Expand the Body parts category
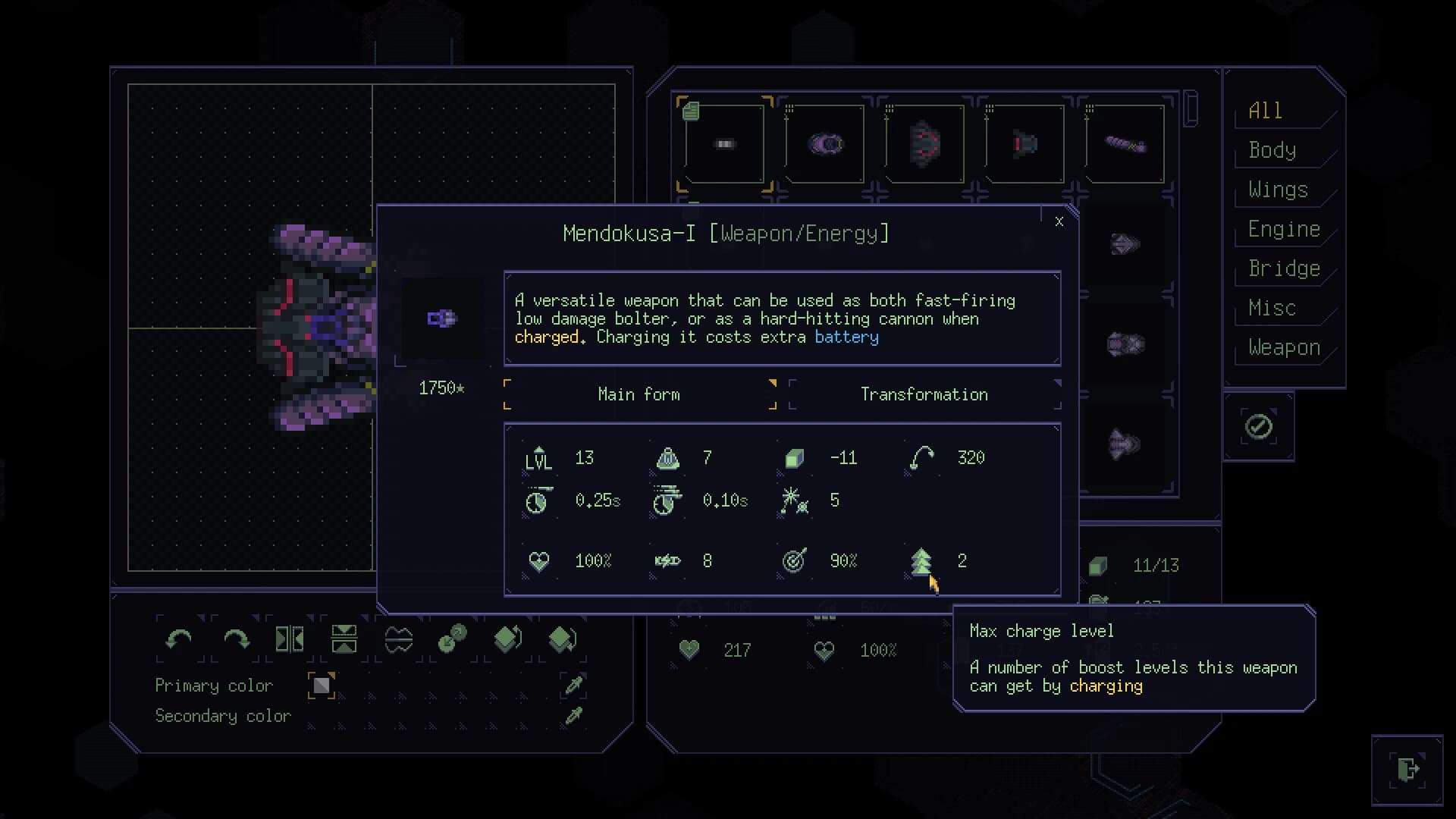Screen dimensions: 1456x819 (x=1272, y=150)
